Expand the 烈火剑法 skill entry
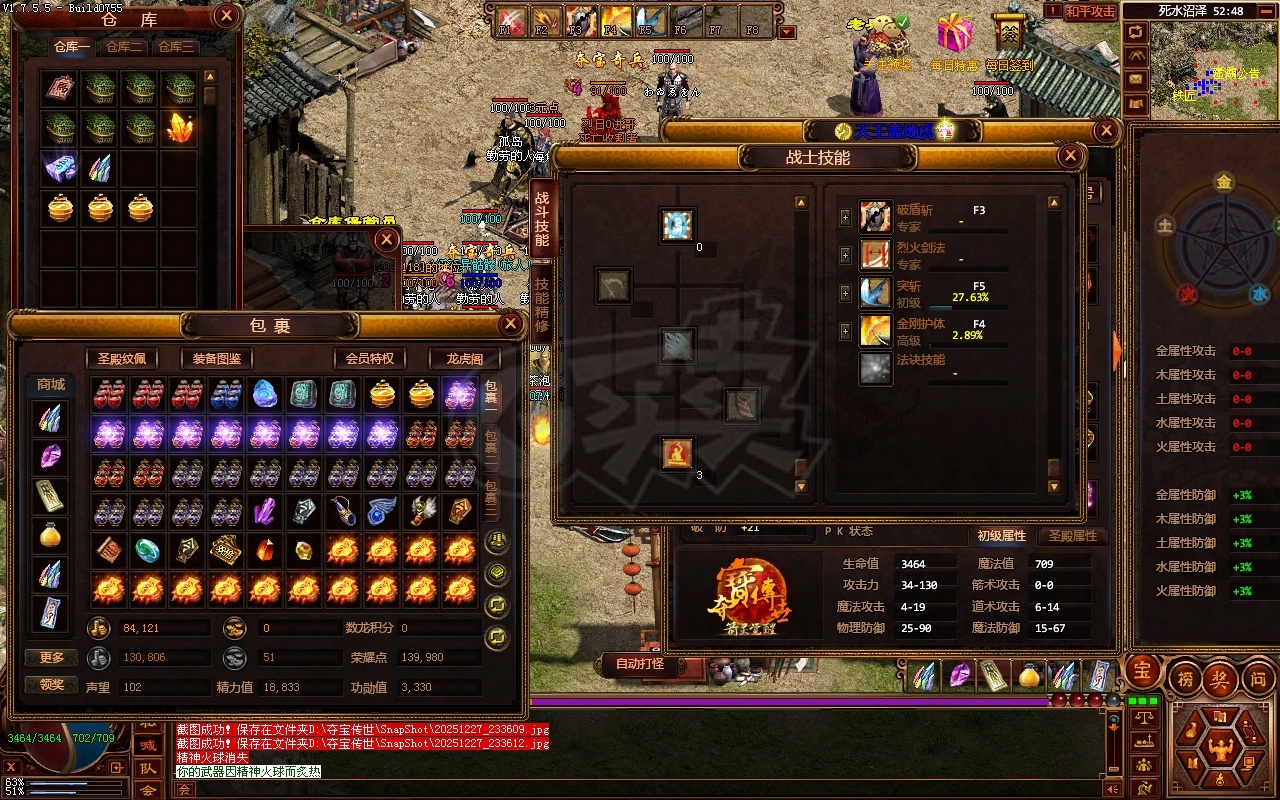 (x=846, y=255)
